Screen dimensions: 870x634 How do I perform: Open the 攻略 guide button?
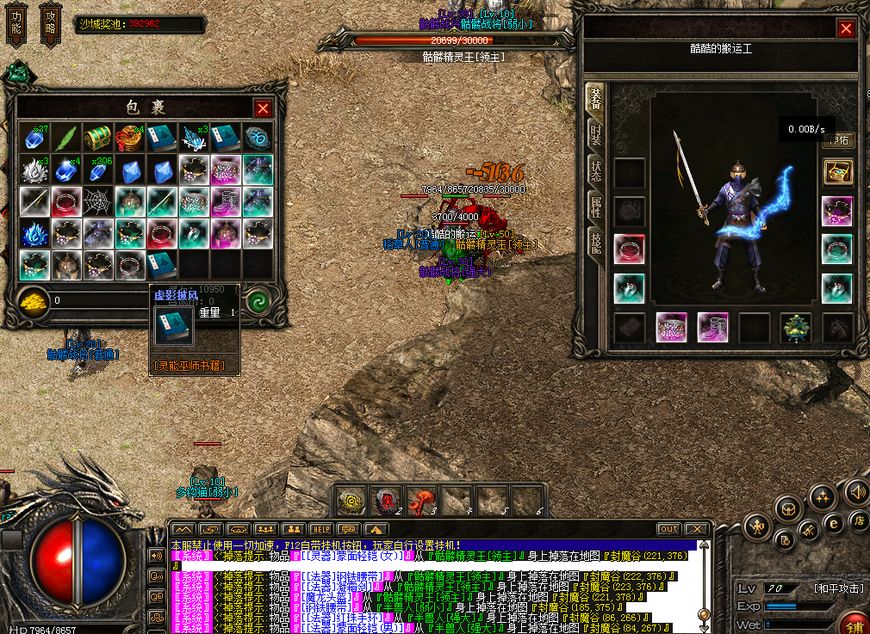[x=49, y=24]
